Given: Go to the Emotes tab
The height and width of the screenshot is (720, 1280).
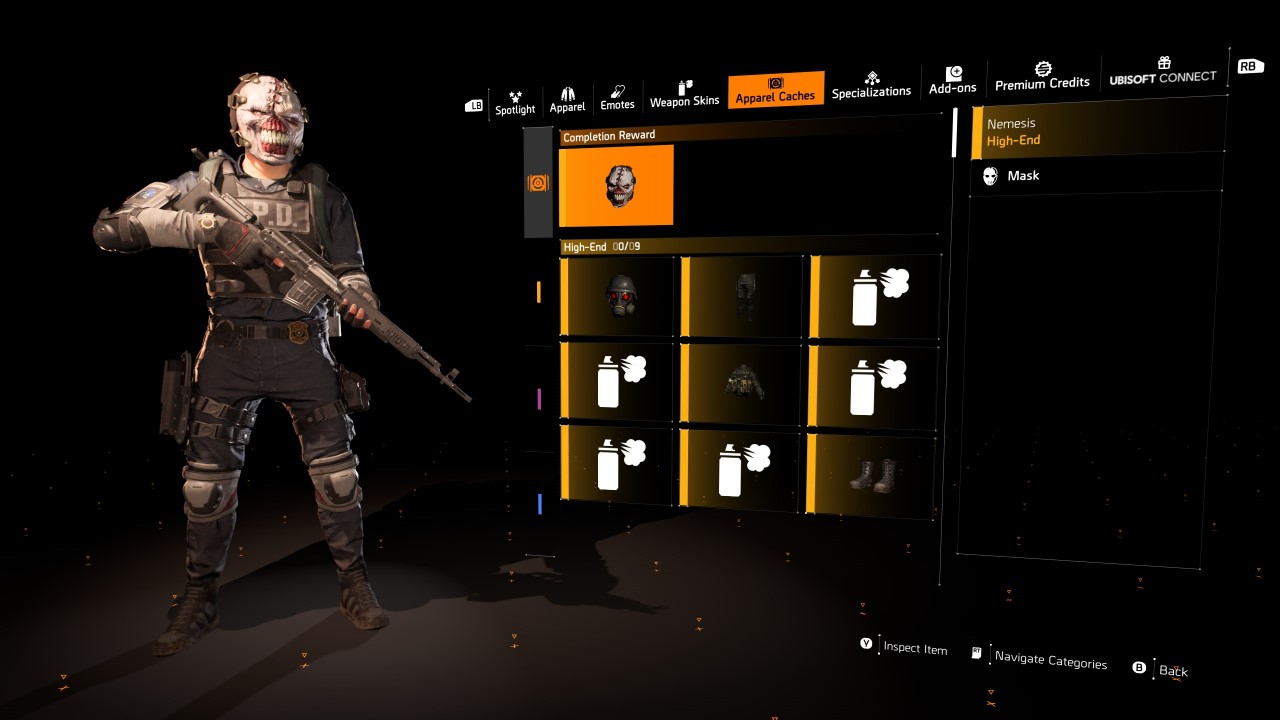Looking at the screenshot, I should [617, 98].
